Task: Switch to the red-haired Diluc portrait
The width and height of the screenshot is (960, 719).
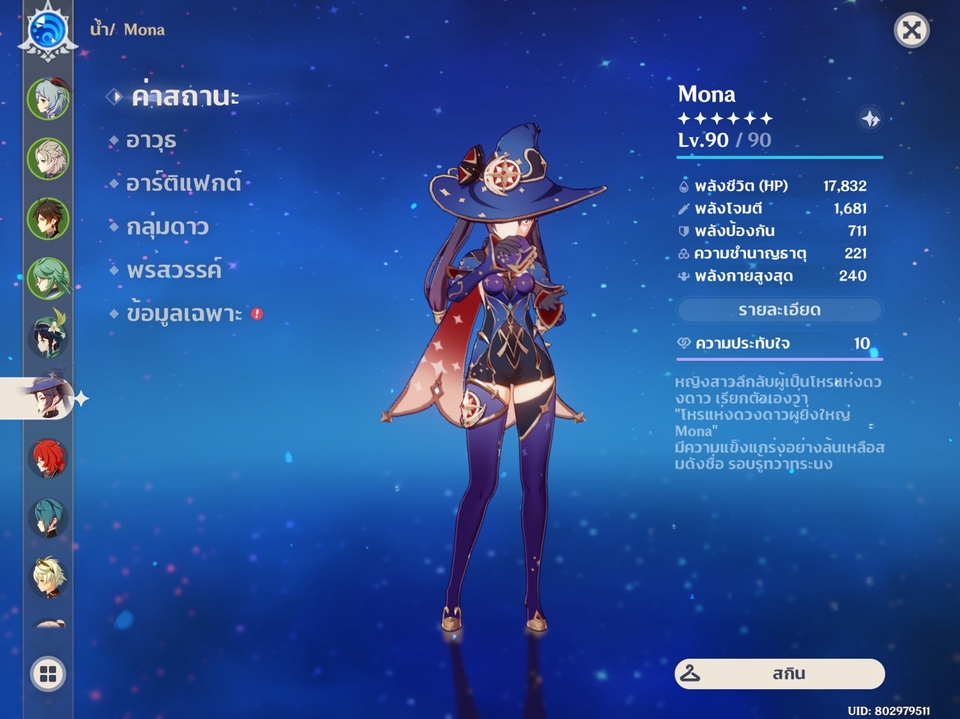Action: click(x=47, y=459)
